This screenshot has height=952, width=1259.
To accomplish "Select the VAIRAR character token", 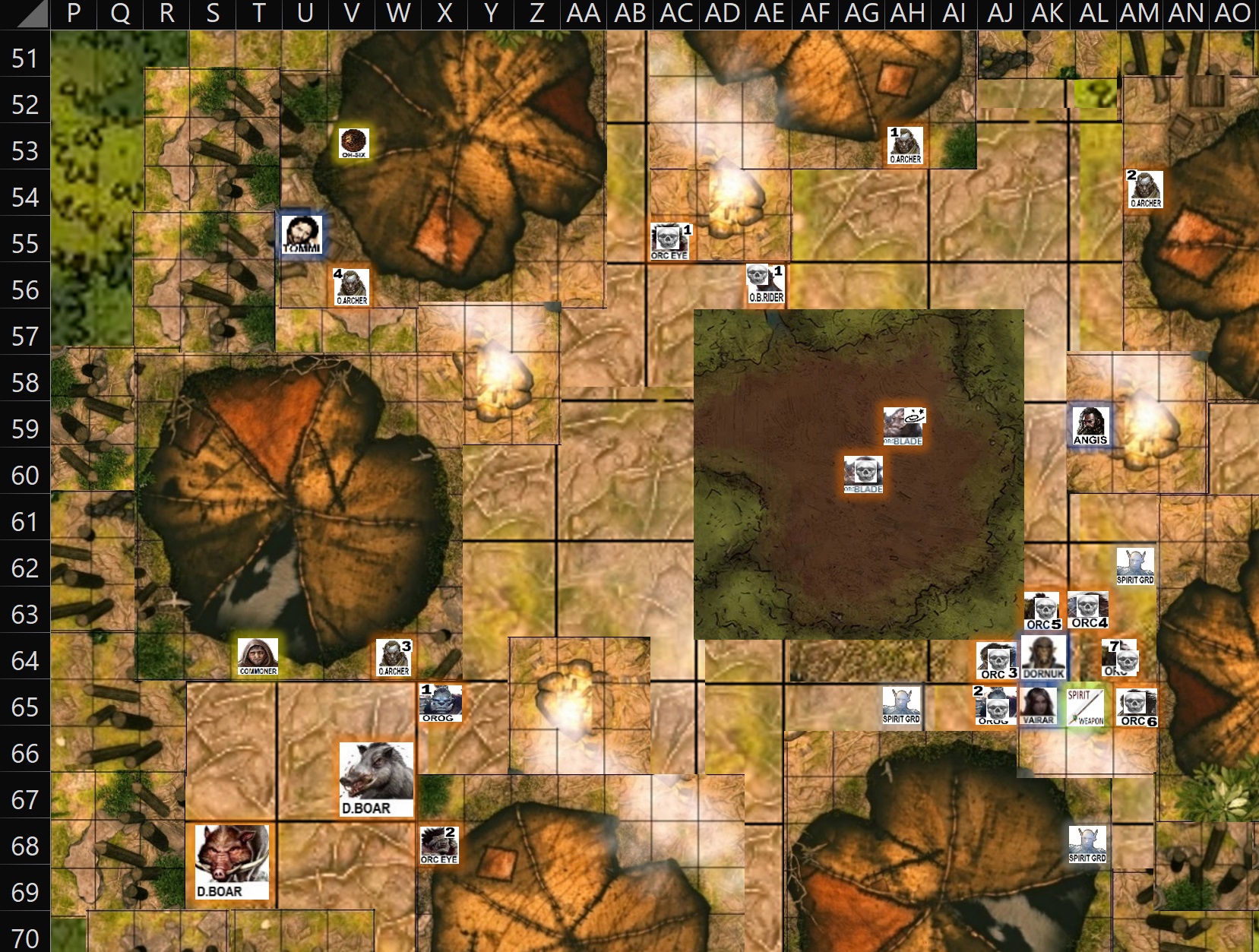I will coord(1038,706).
